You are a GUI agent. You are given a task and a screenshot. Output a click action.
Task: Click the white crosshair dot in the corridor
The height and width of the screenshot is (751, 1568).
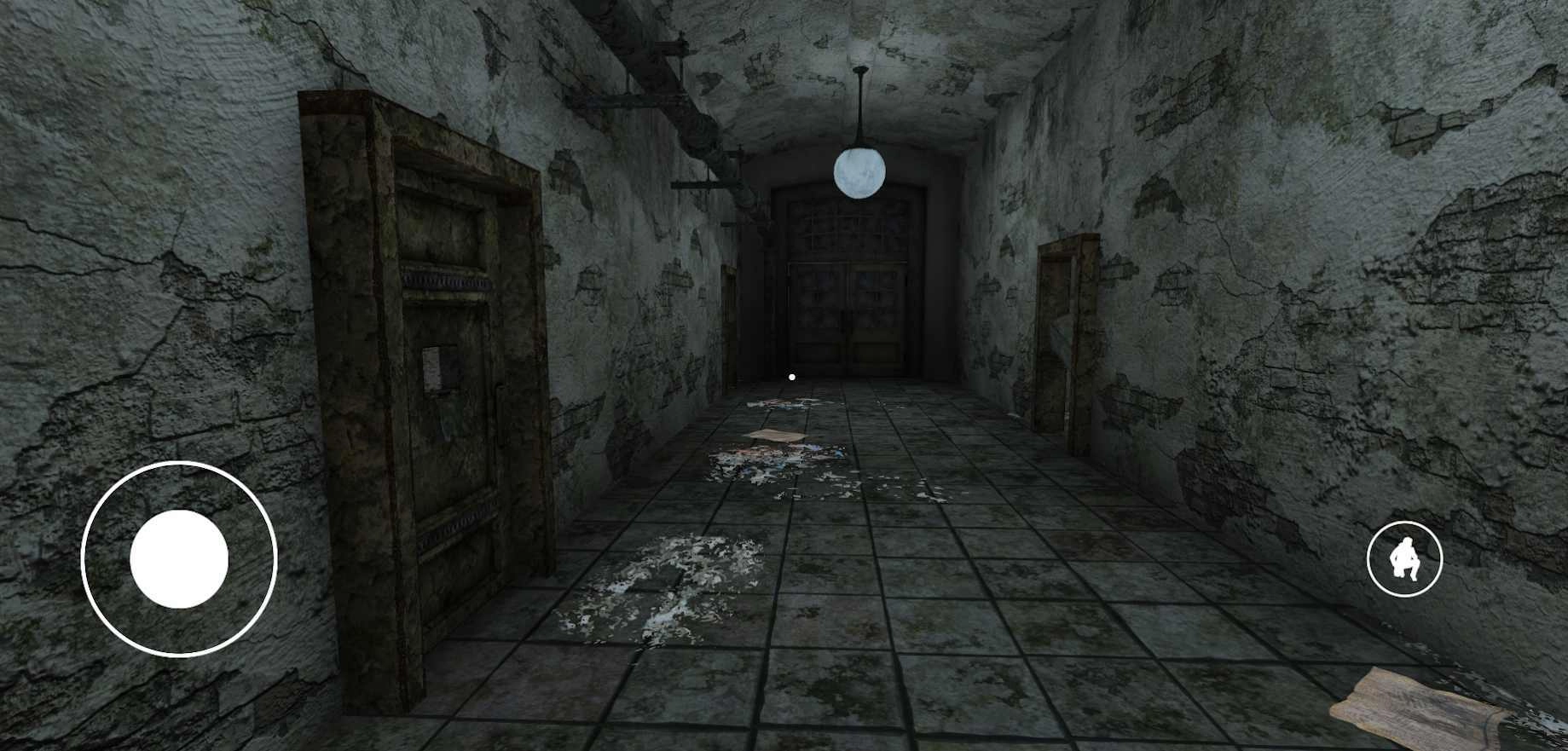791,375
